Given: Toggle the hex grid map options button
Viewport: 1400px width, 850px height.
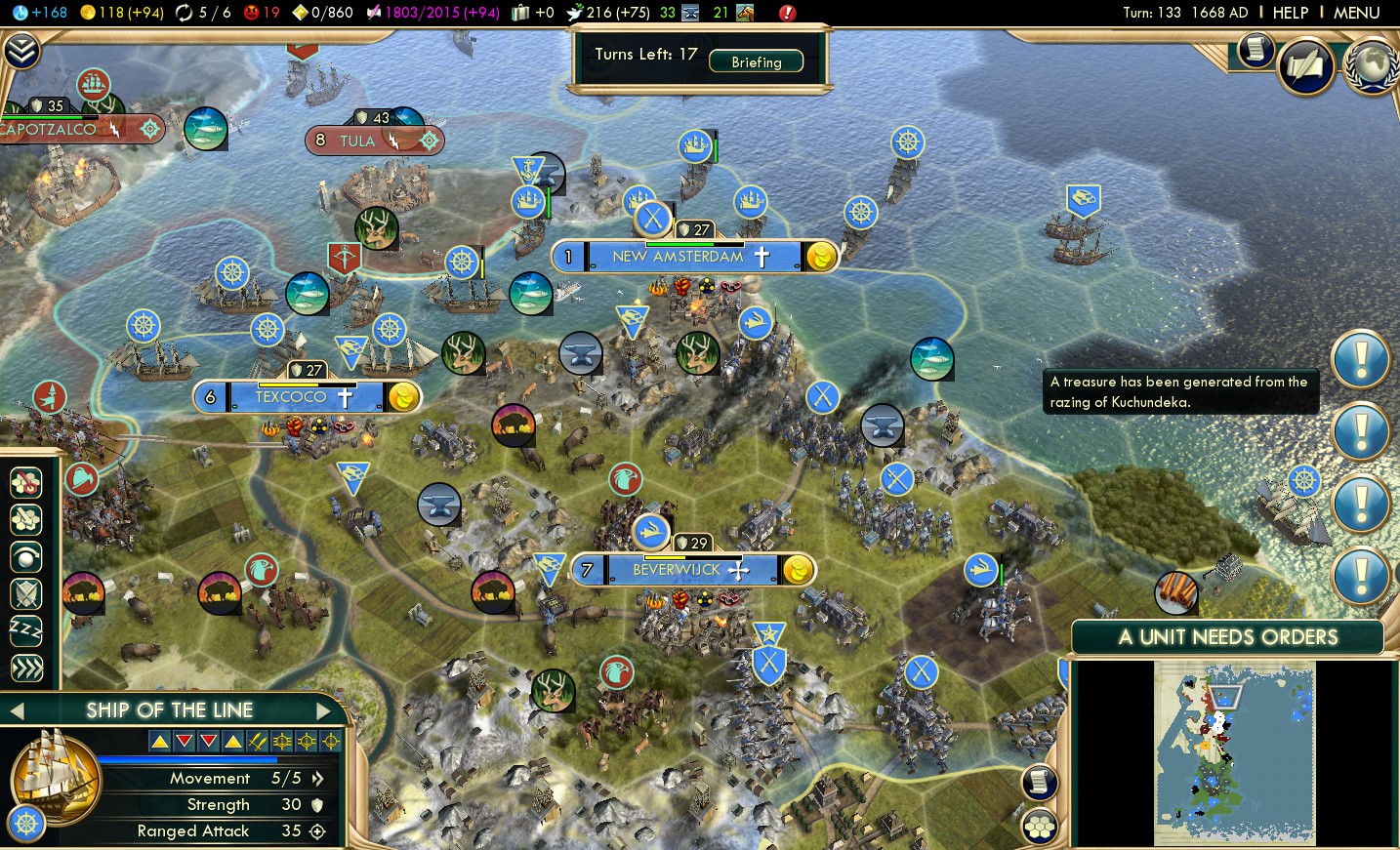Looking at the screenshot, I should pos(1040,828).
